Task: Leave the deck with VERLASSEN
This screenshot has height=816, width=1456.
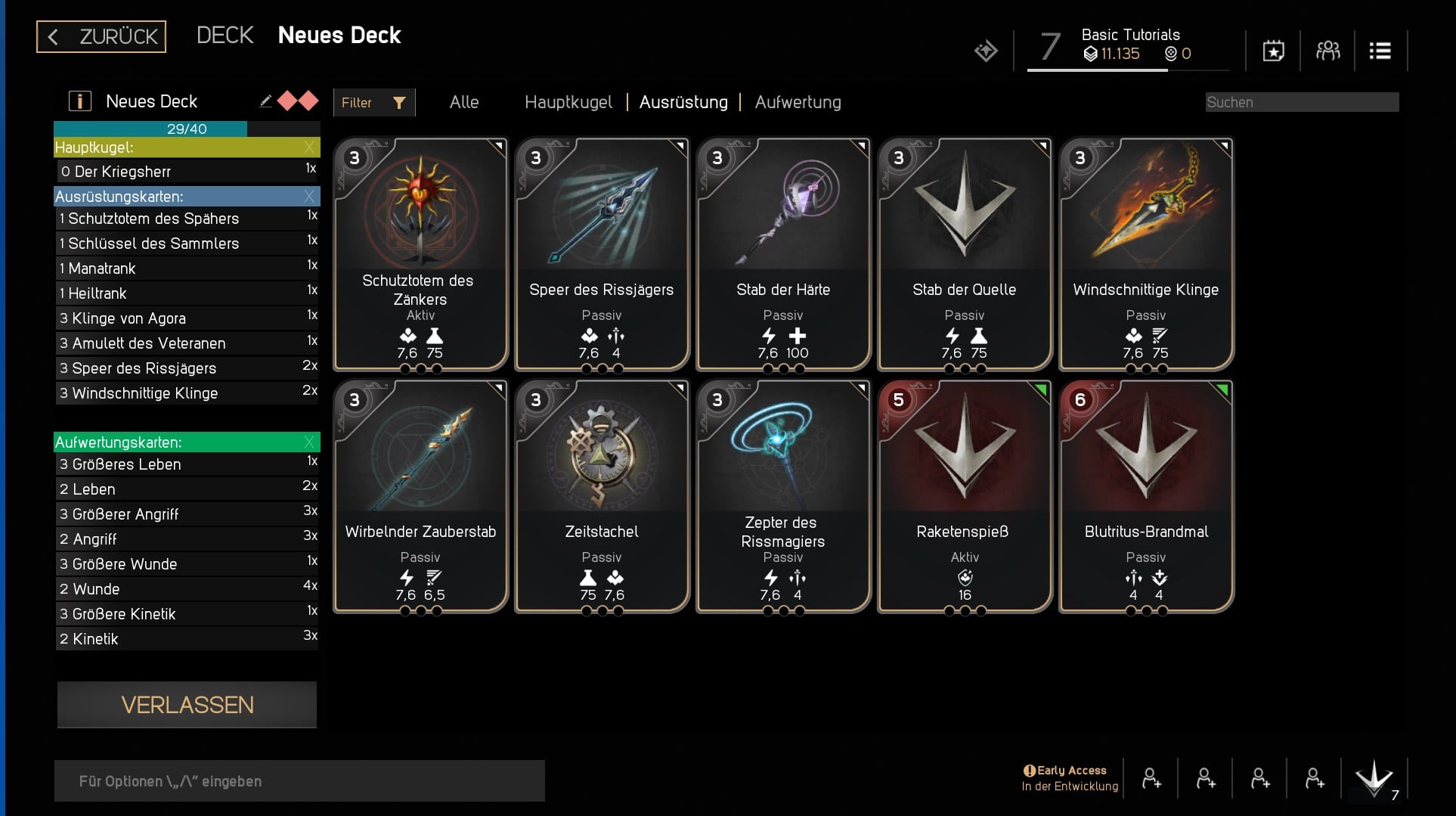Action: click(187, 705)
